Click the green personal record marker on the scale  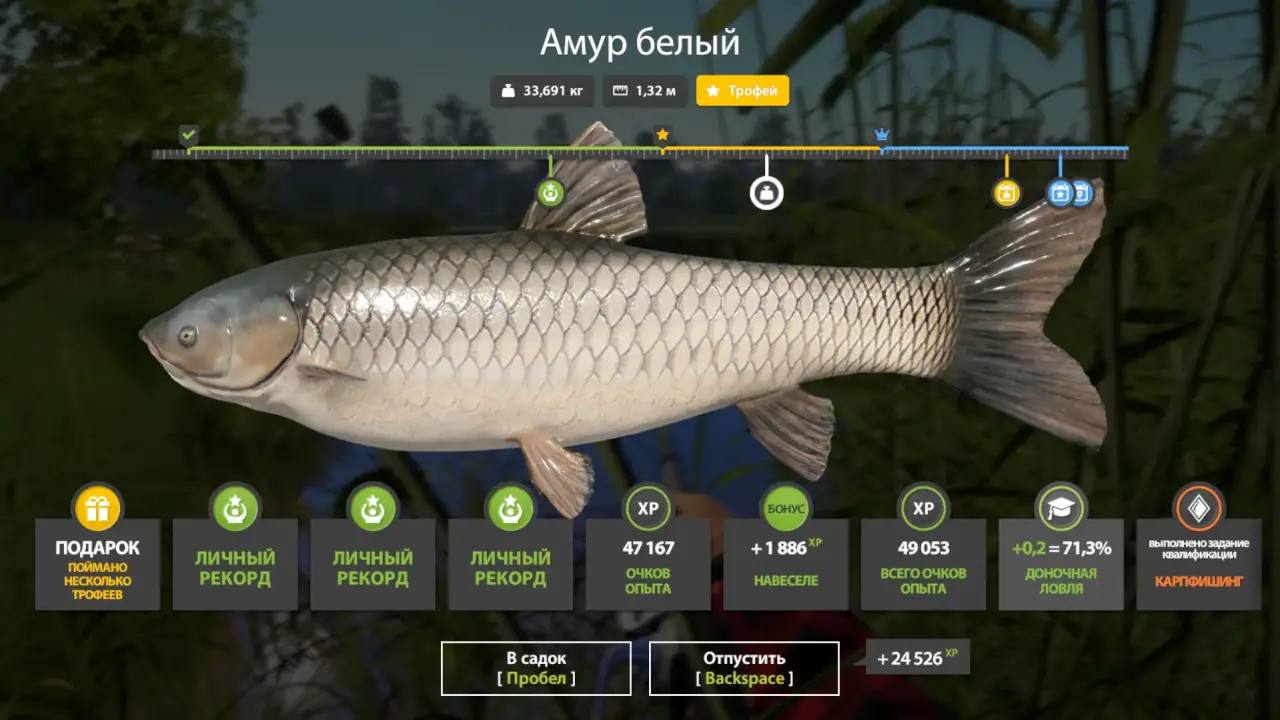[x=550, y=192]
